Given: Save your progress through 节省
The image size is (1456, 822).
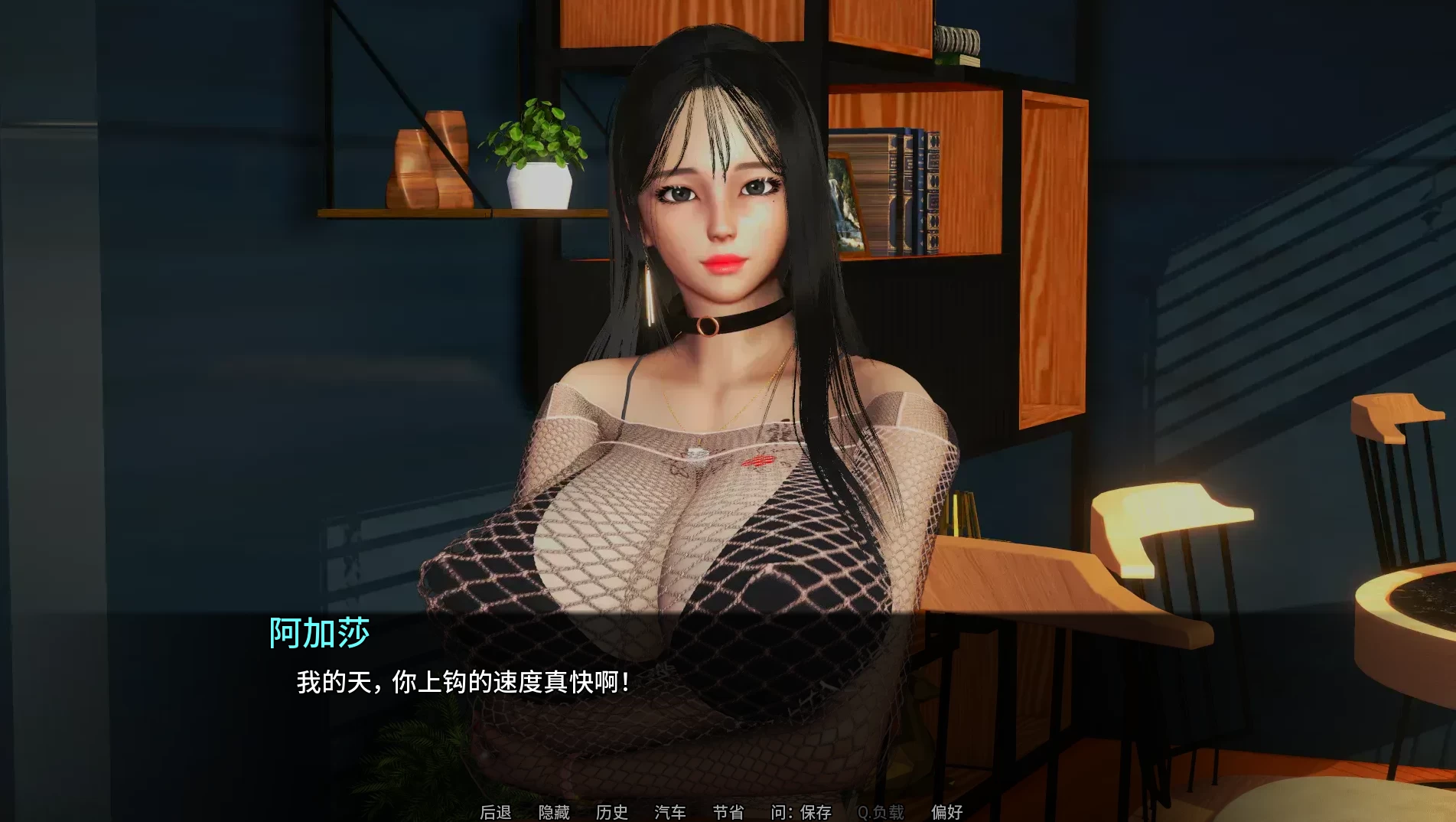Looking at the screenshot, I should tap(725, 813).
